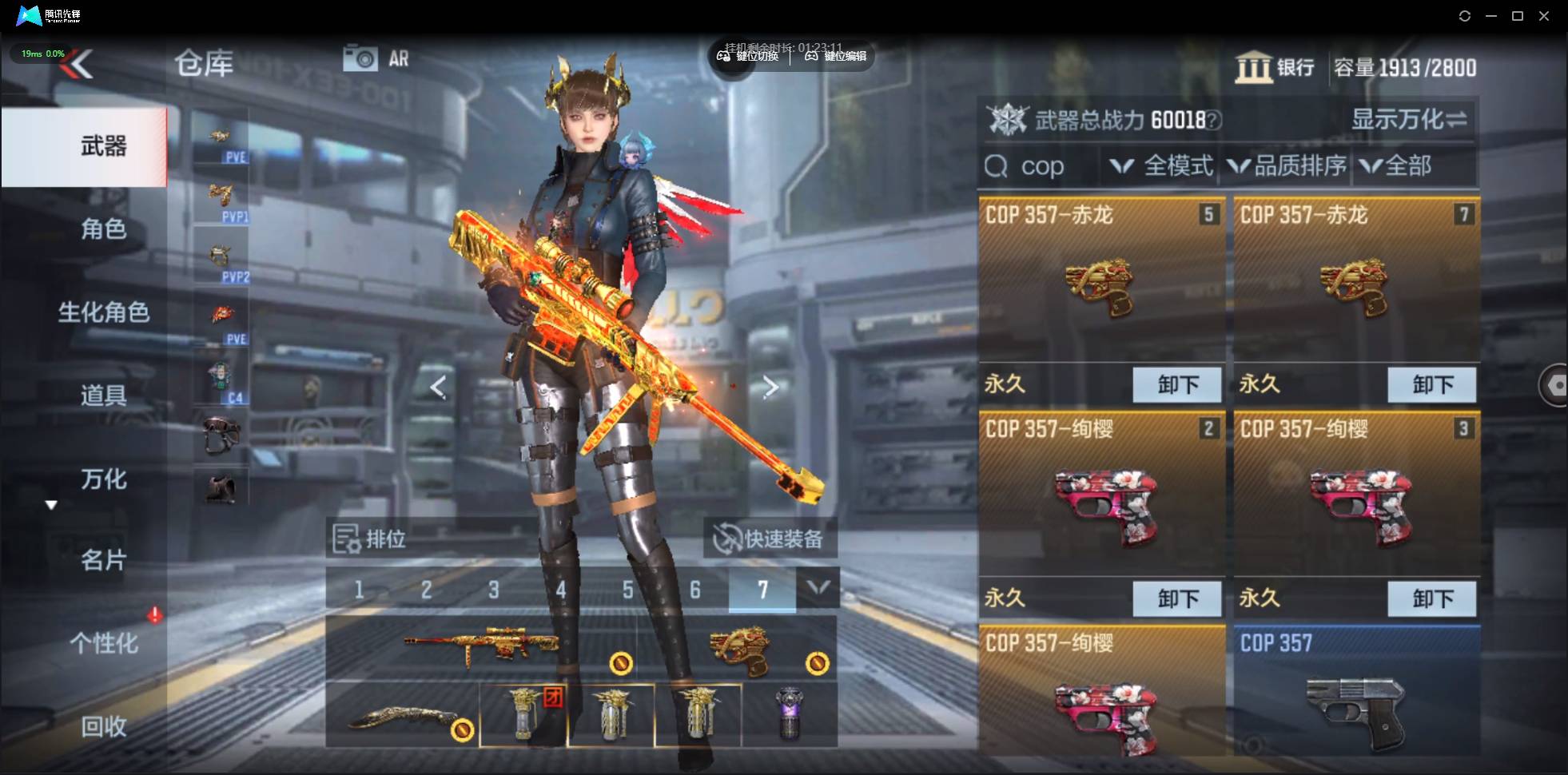Open the 角色 character tab
Viewport: 1568px width, 775px height.
click(103, 229)
